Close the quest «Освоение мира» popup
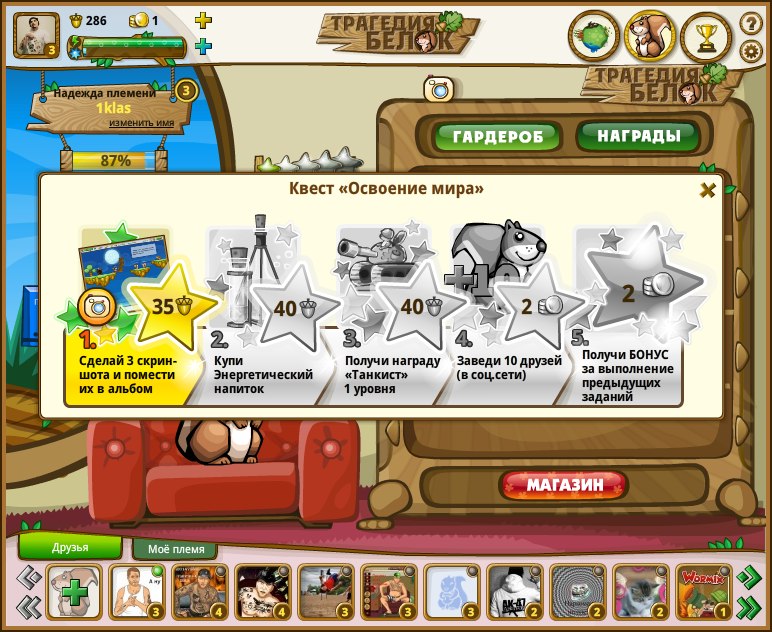Viewport: 772px width, 632px height. click(707, 190)
